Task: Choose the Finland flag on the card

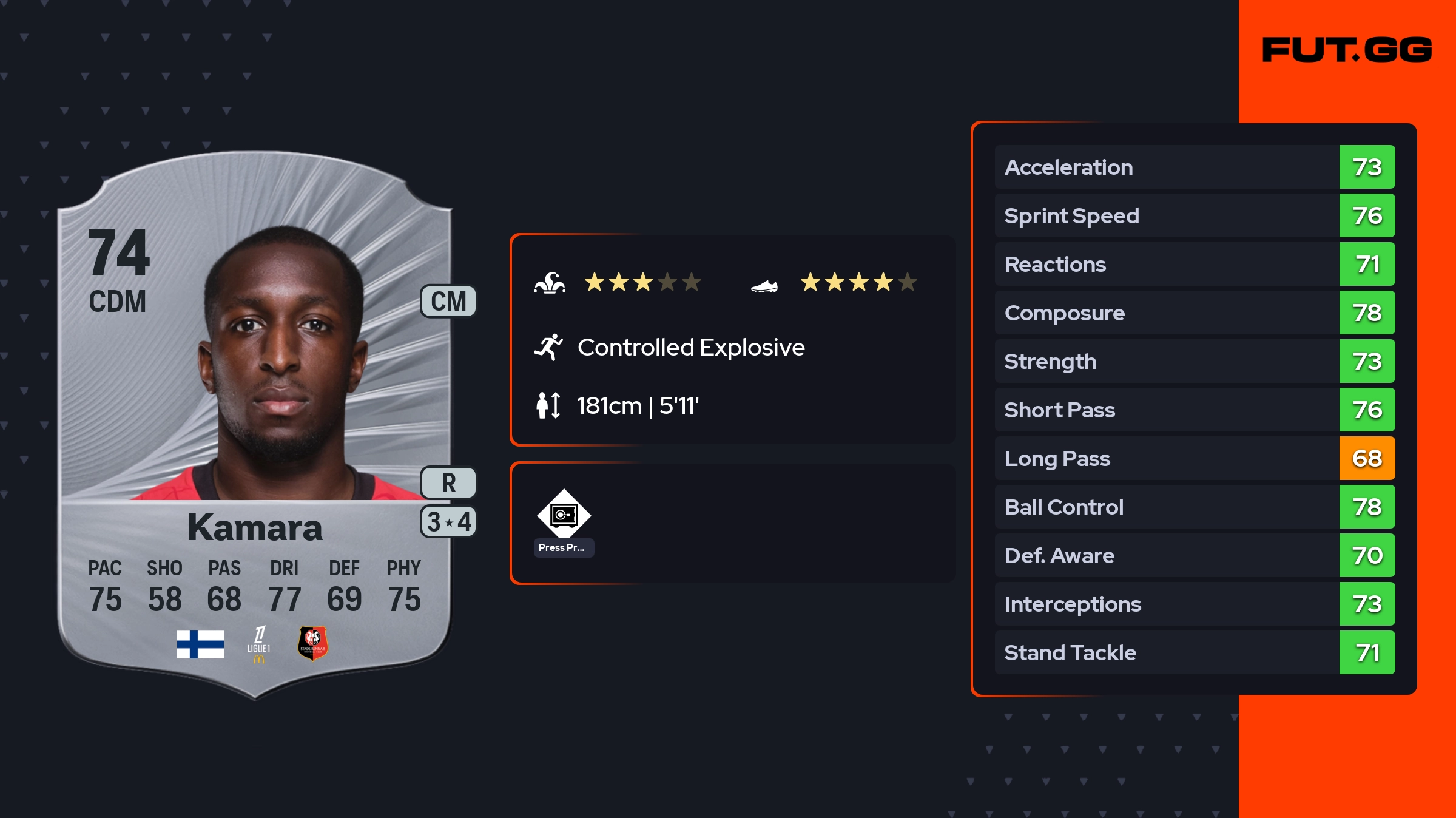Action: pyautogui.click(x=200, y=644)
